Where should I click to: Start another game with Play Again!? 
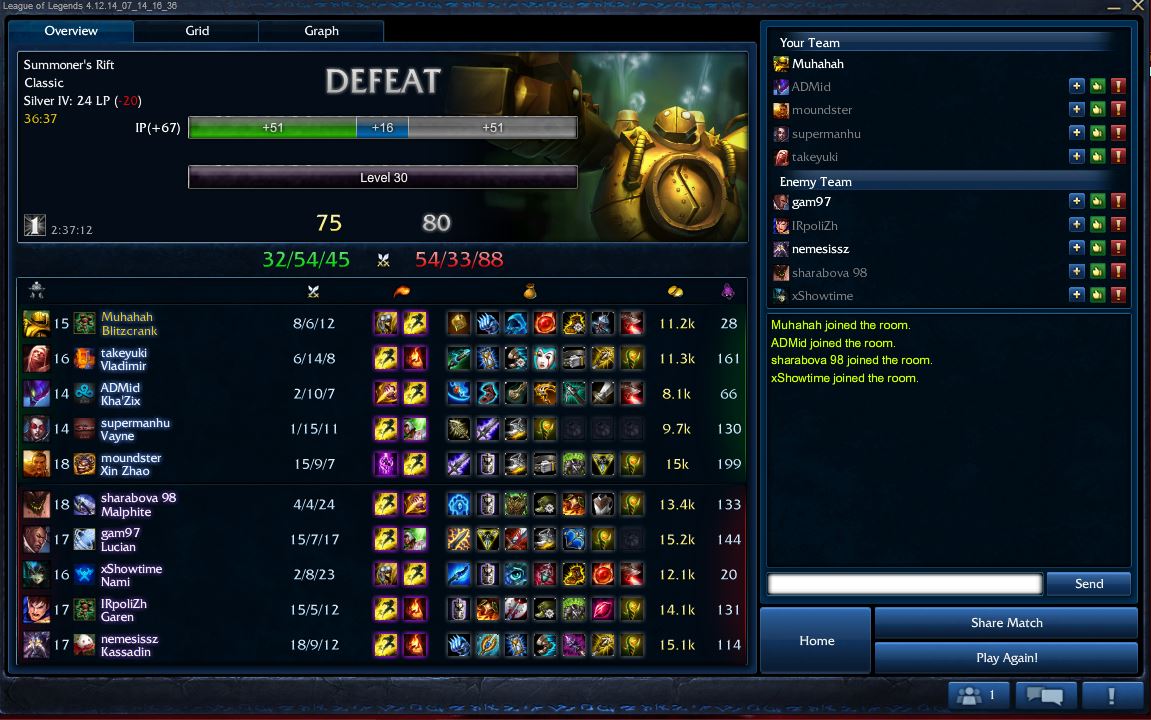1006,658
